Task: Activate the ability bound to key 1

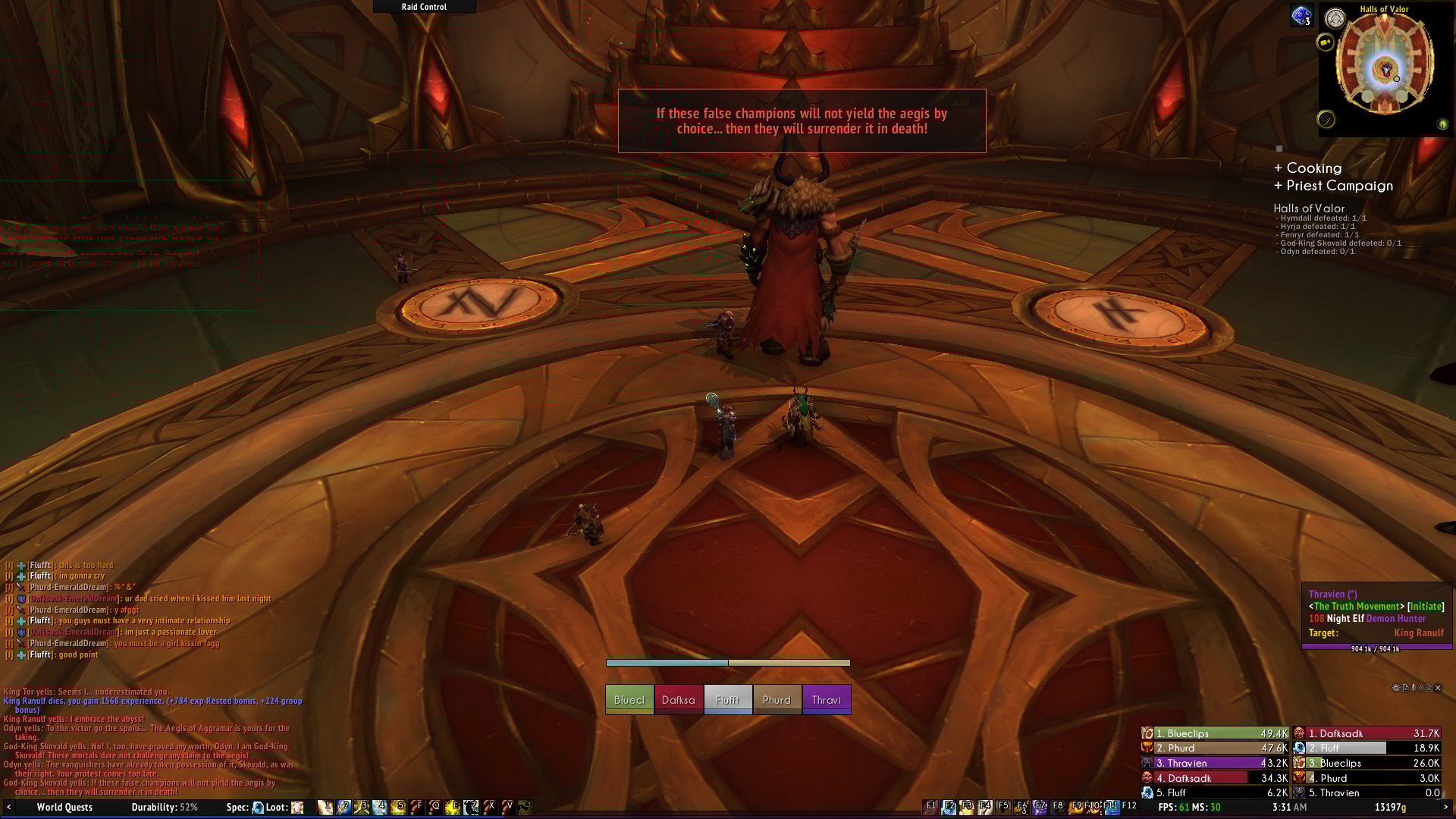Action: tap(325, 808)
